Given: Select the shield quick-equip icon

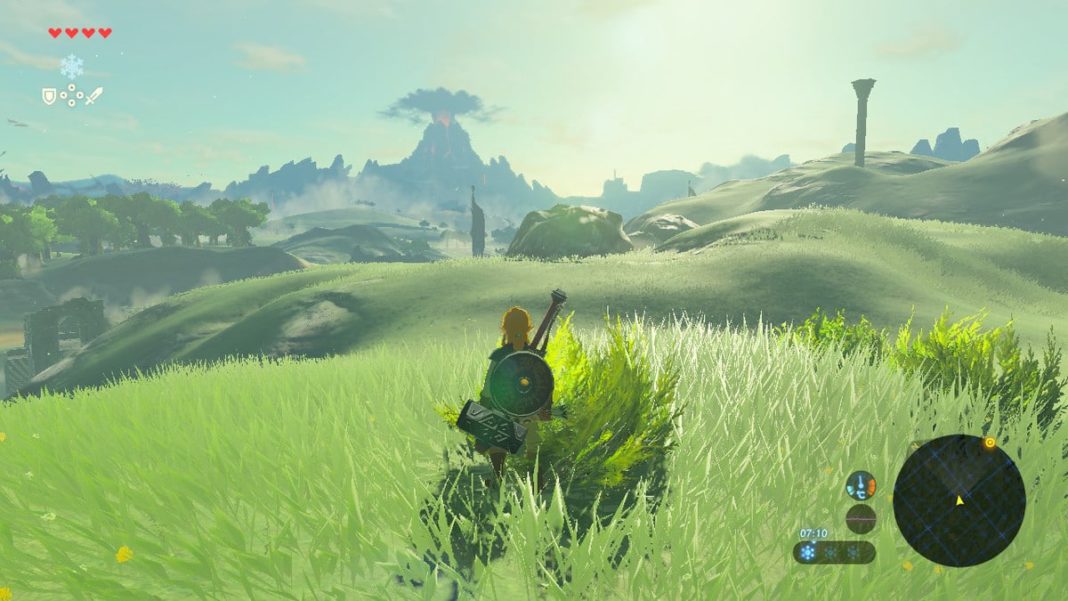Looking at the screenshot, I should 49,96.
